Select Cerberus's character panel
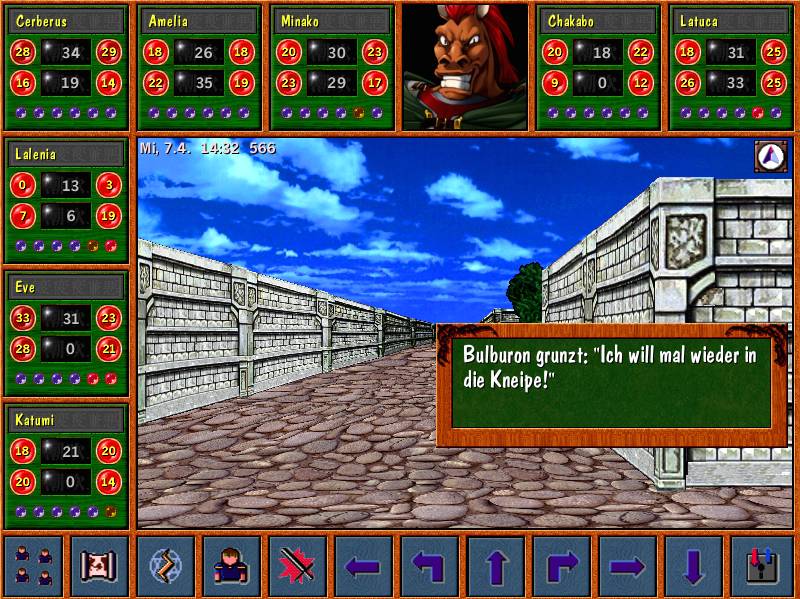The height and width of the screenshot is (599, 800). click(x=67, y=67)
